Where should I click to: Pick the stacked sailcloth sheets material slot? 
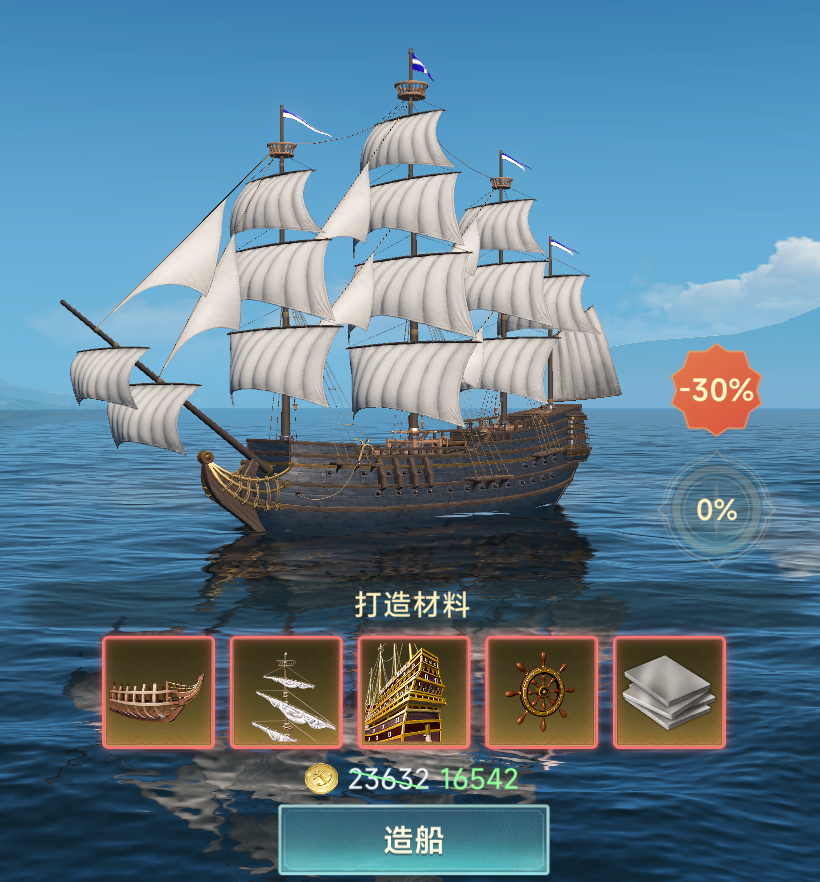669,692
